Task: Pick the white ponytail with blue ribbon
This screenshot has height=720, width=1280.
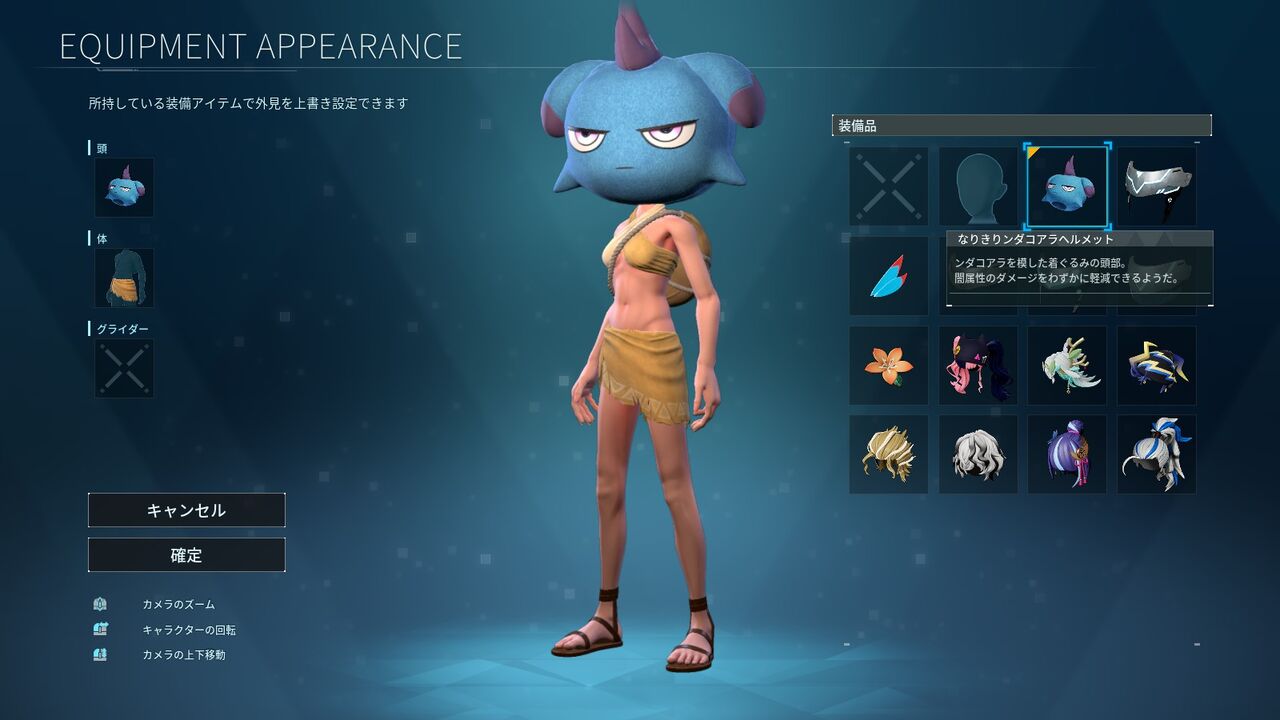Action: [x=1156, y=454]
